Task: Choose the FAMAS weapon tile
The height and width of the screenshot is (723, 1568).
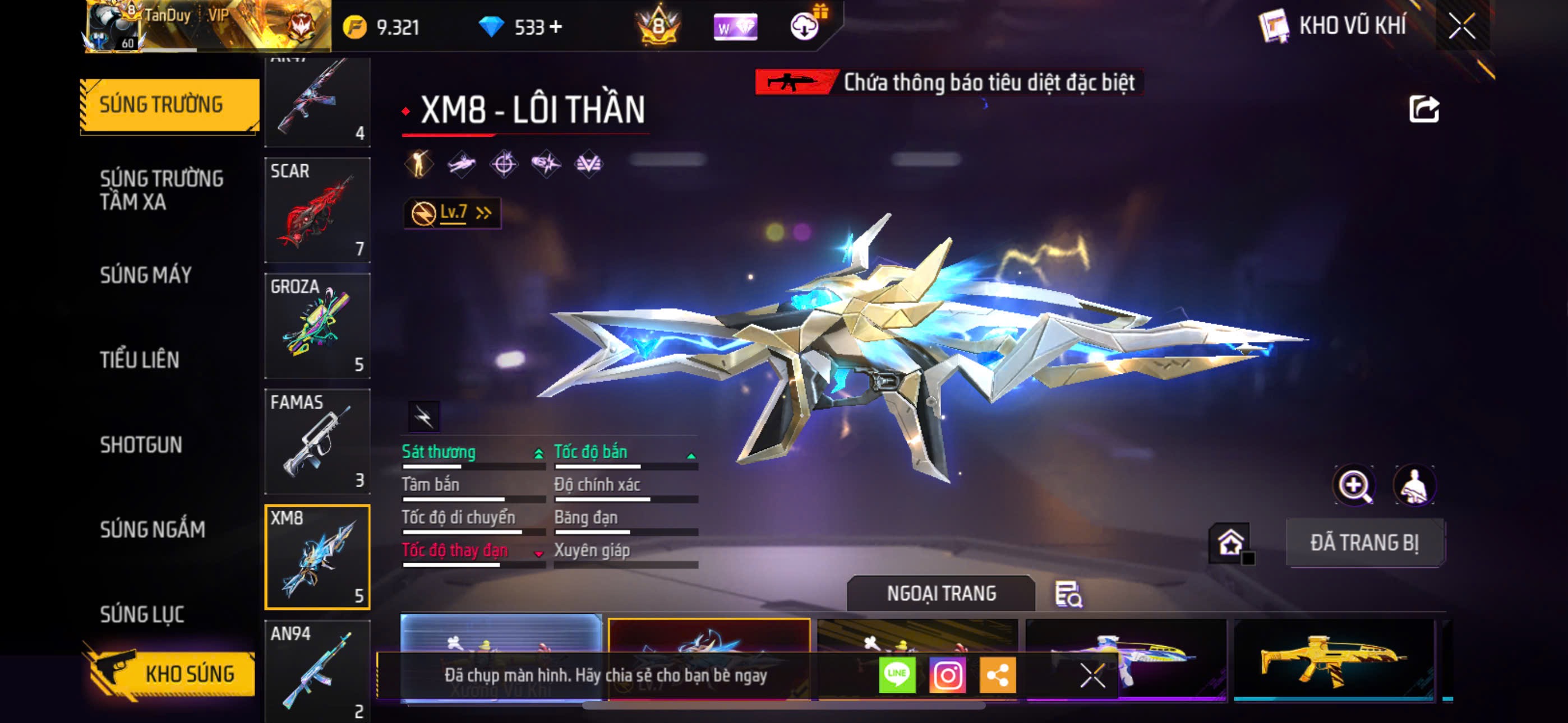Action: point(317,442)
